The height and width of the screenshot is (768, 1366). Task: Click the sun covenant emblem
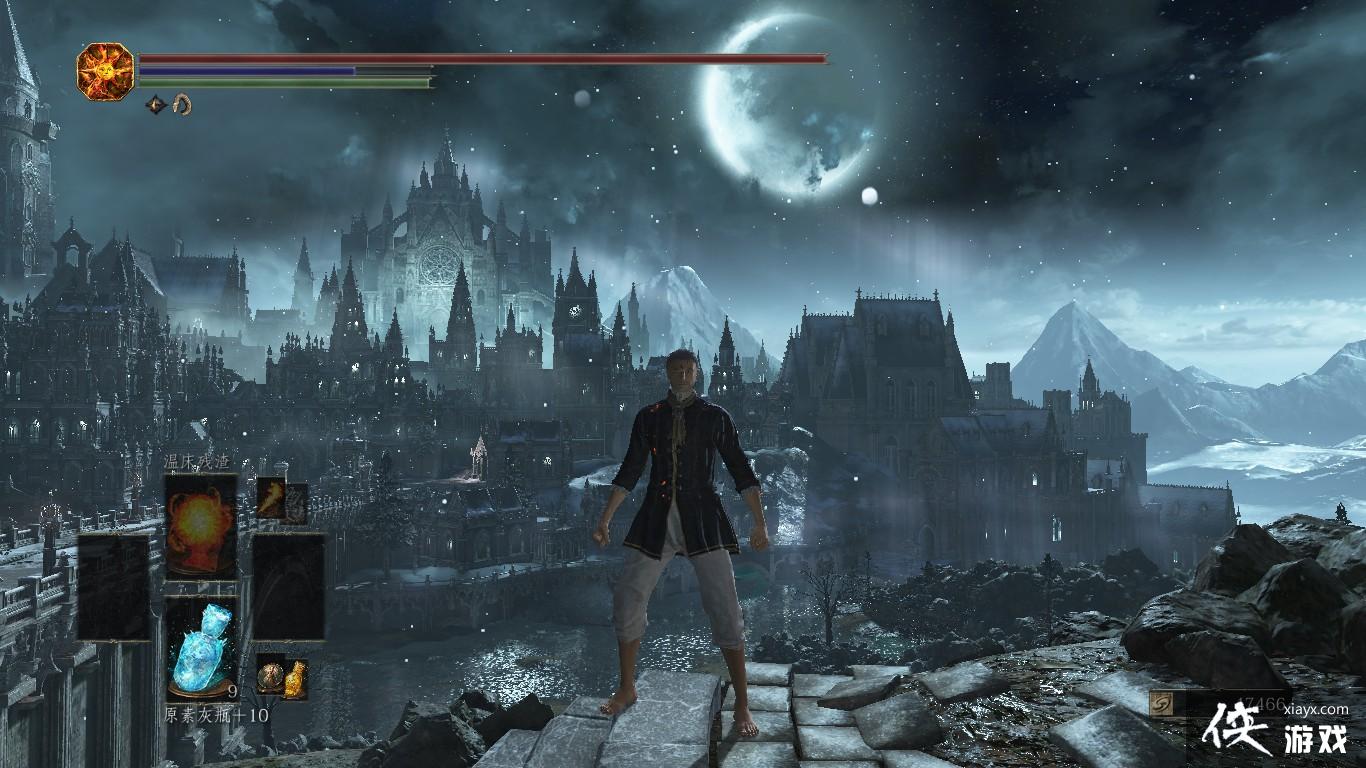(105, 71)
